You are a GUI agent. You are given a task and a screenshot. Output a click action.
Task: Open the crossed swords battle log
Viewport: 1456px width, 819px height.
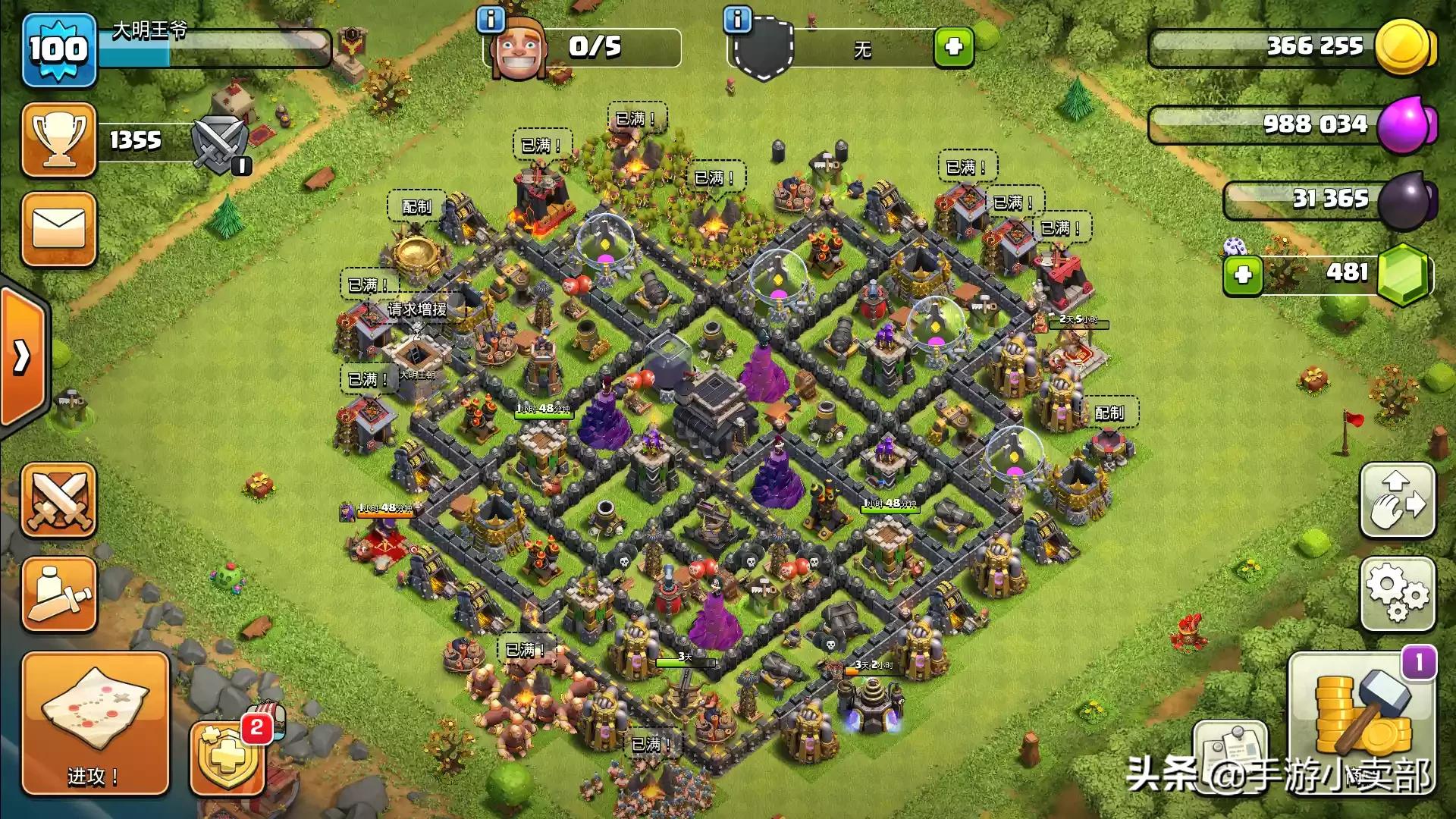click(58, 500)
